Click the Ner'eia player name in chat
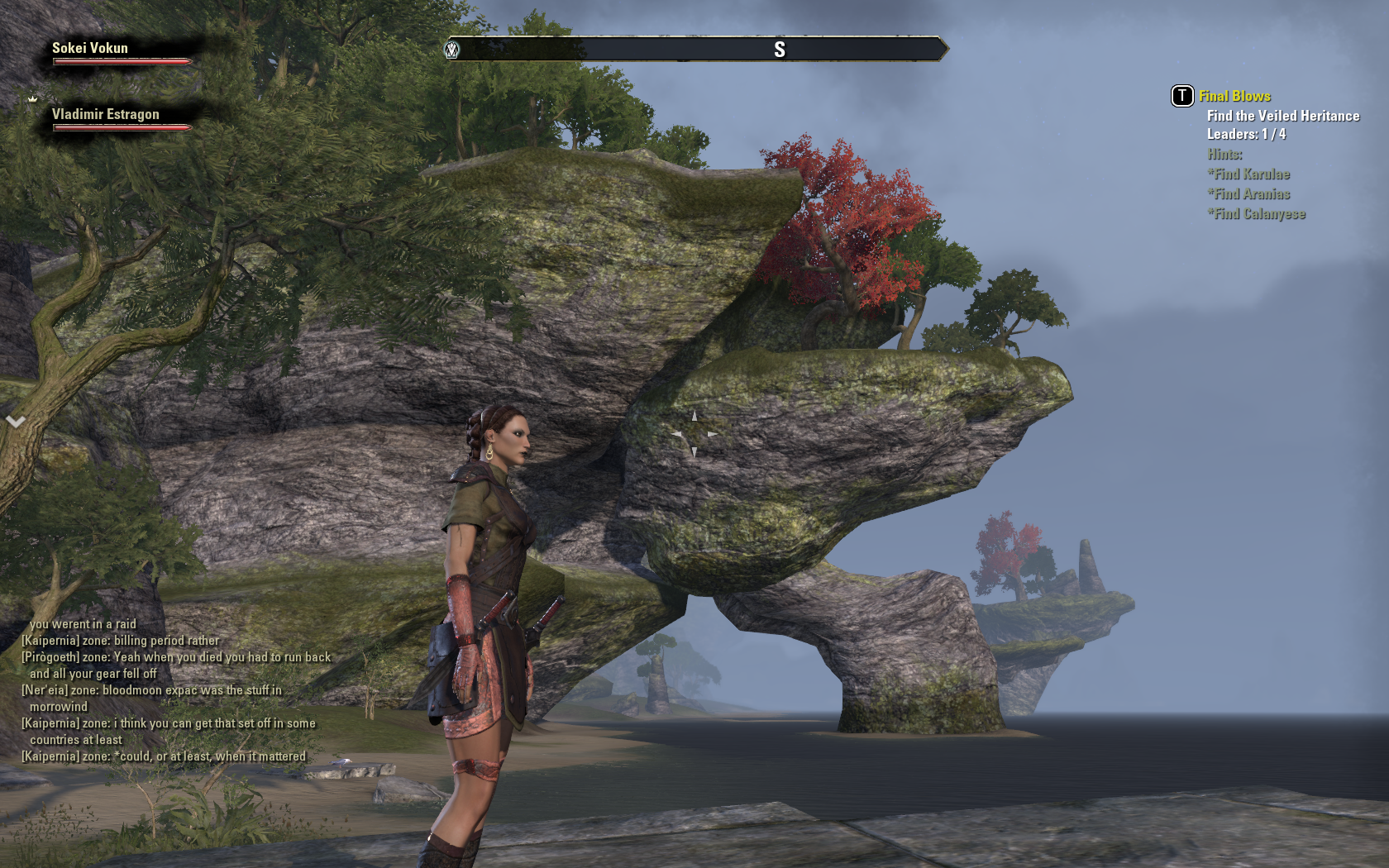Viewport: 1389px width, 868px height. click(46, 690)
